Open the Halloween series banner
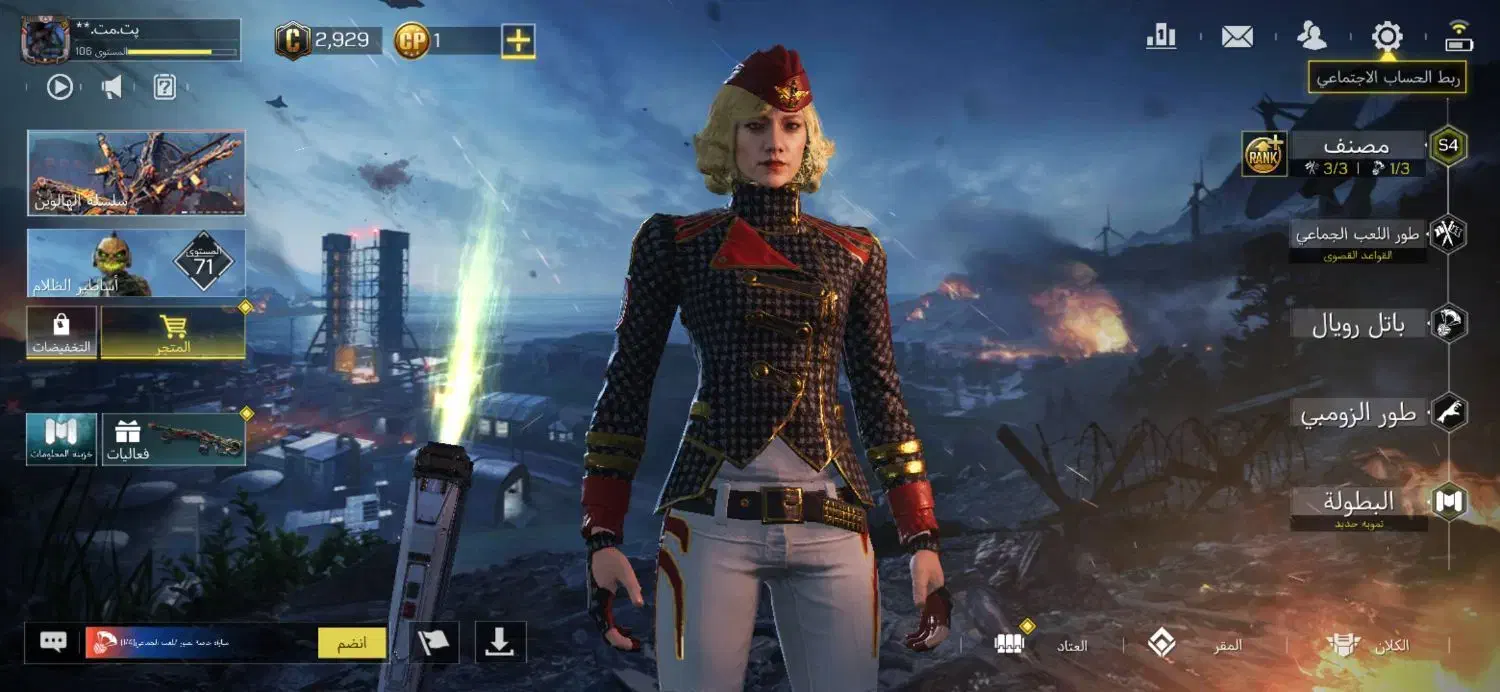The height and width of the screenshot is (692, 1500). tap(136, 172)
